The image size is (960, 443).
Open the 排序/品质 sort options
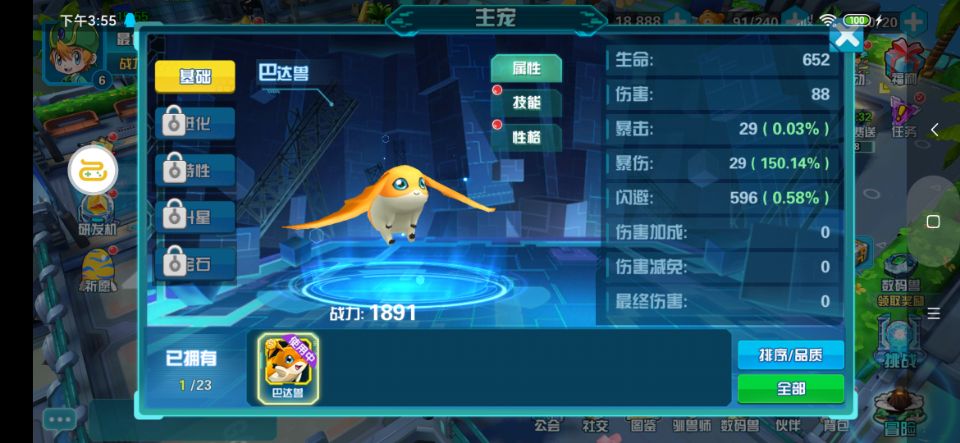[790, 355]
